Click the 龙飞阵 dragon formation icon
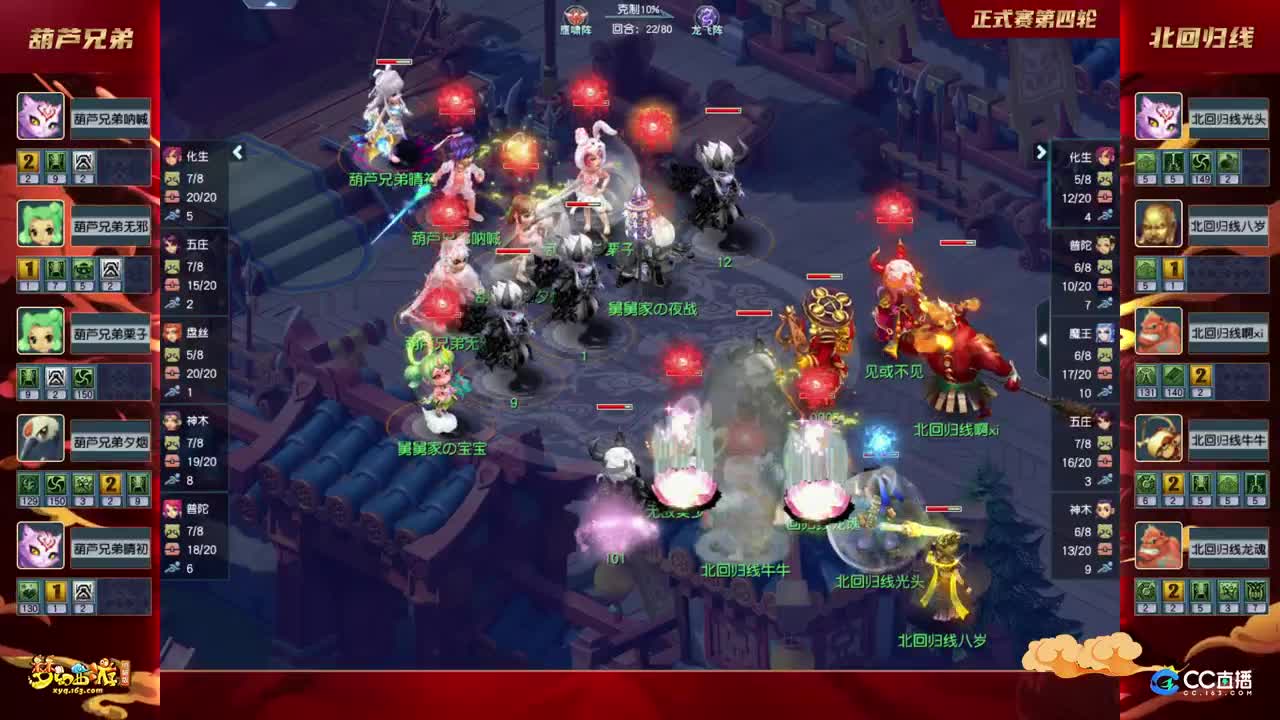The height and width of the screenshot is (720, 1280). [705, 15]
